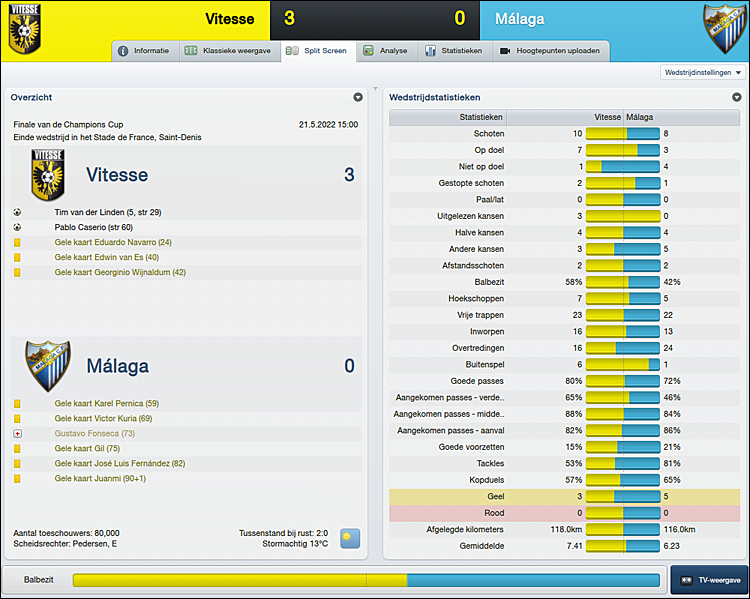Select Pablo Caserio goal entry
This screenshot has height=599, width=750.
click(x=93, y=227)
